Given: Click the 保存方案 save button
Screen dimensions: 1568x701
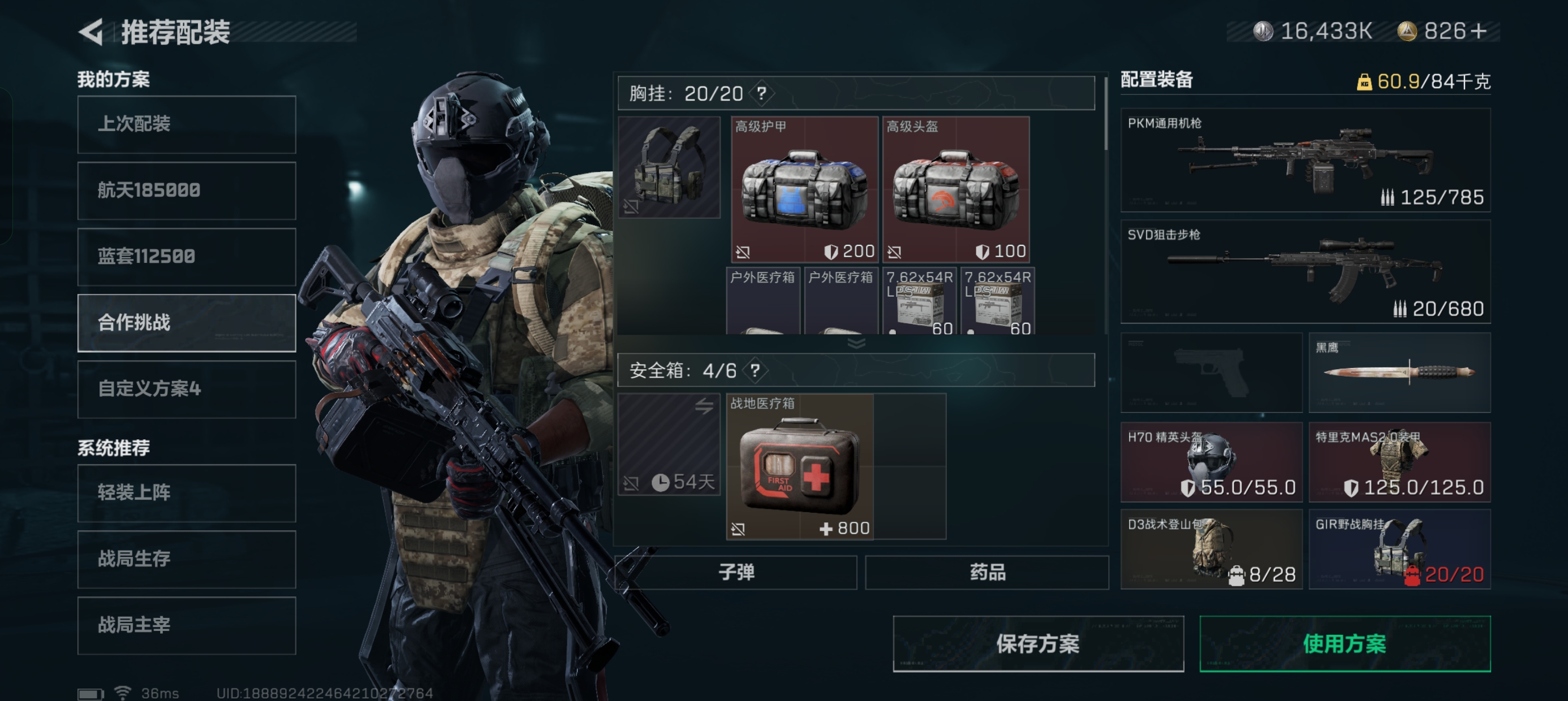Looking at the screenshot, I should pos(1038,644).
